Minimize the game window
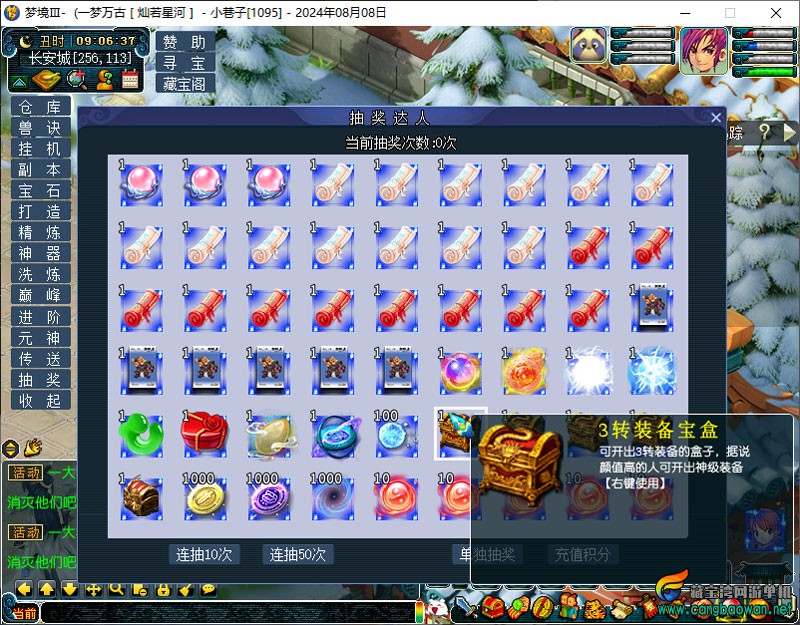This screenshot has height=625, width=800. point(684,13)
